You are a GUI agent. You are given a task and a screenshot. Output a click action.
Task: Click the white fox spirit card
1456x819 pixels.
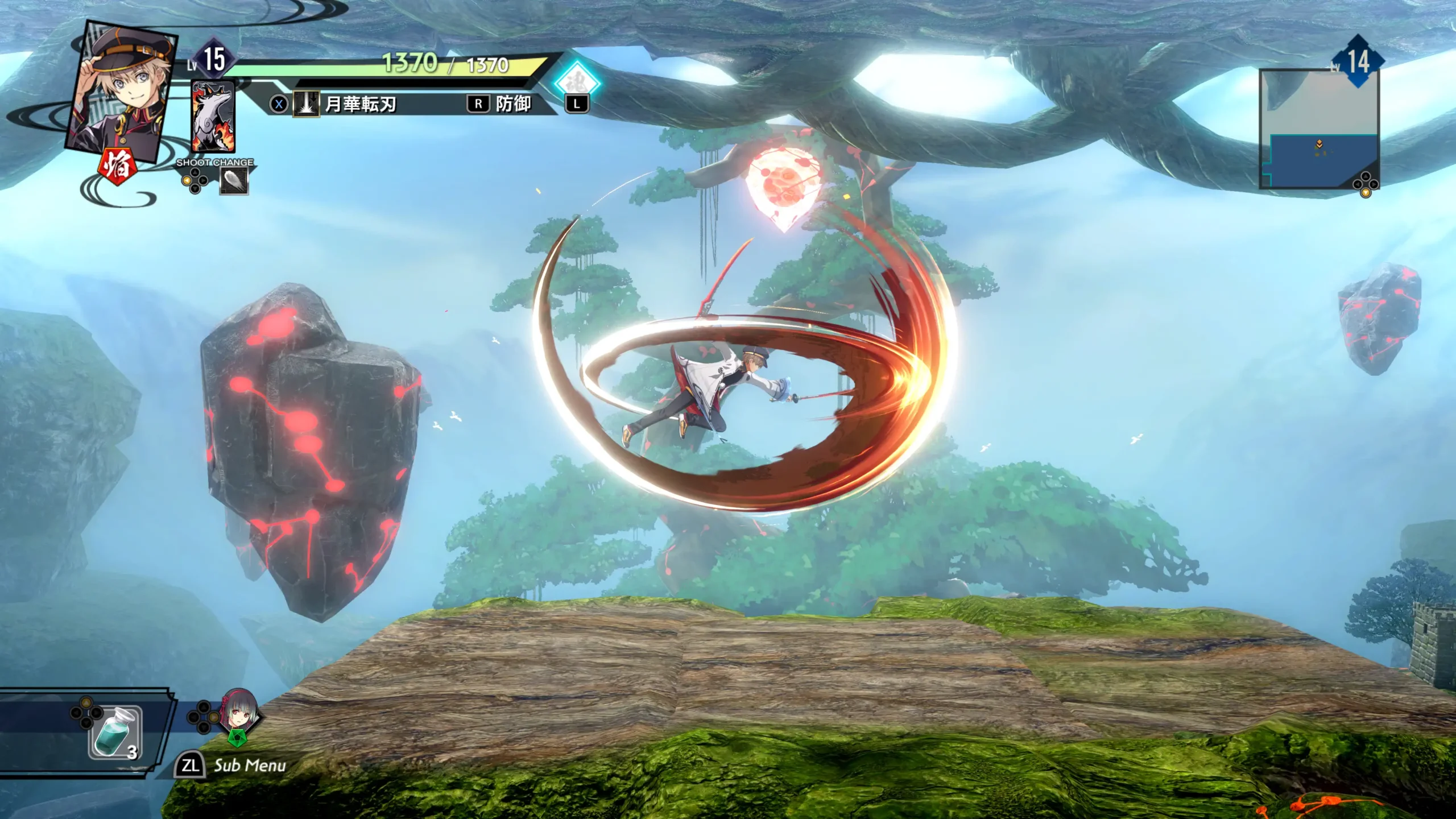click(x=213, y=117)
